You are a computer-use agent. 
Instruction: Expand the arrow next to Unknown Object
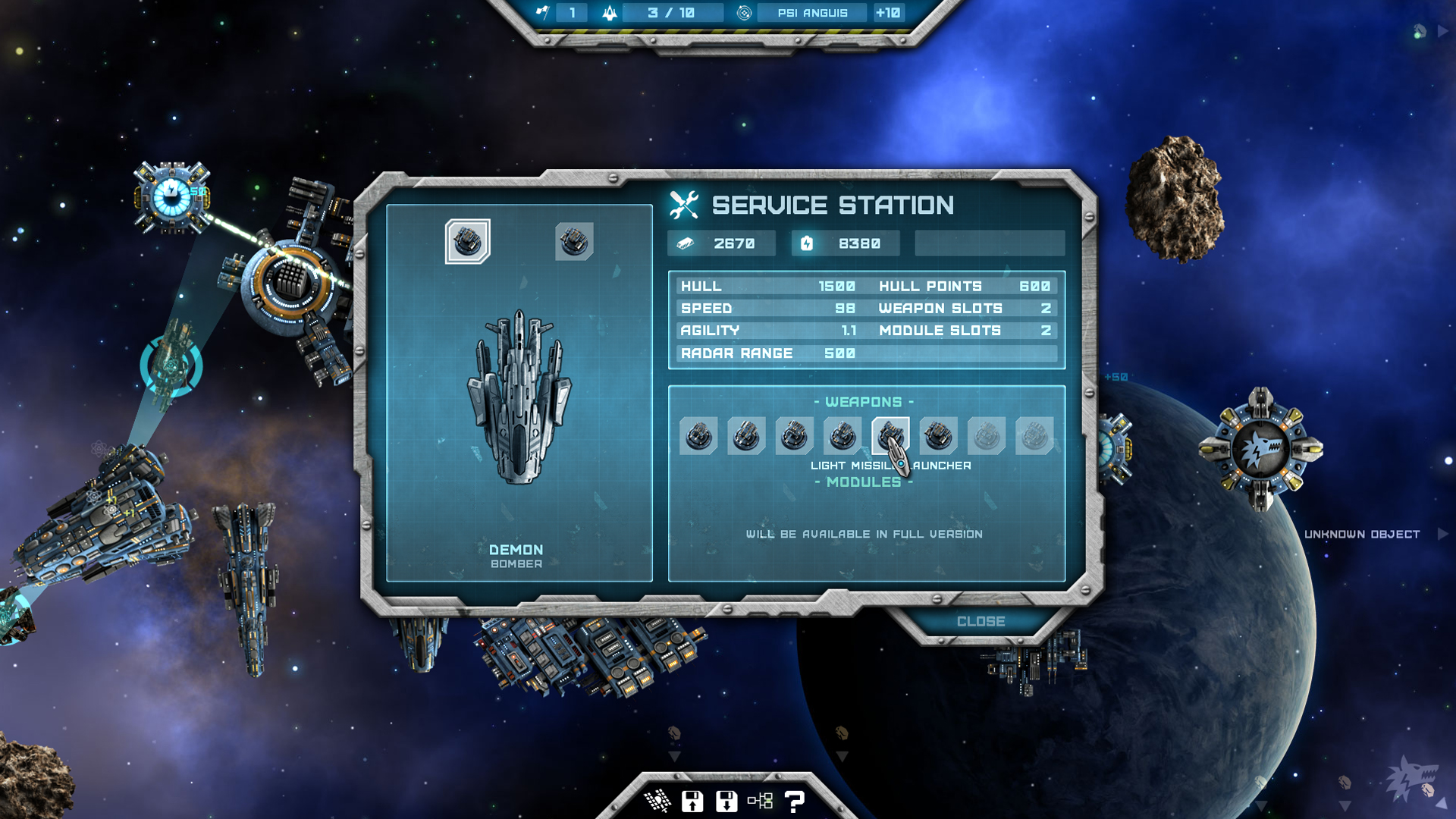[1440, 534]
